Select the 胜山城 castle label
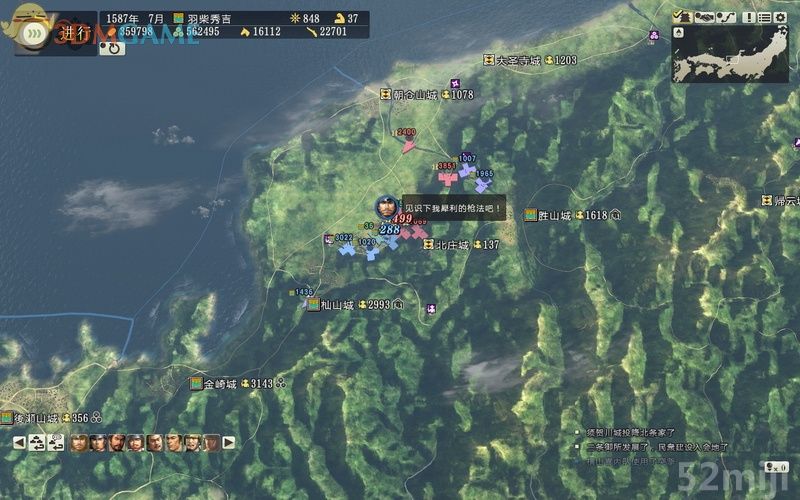The height and width of the screenshot is (500, 800). tap(554, 215)
